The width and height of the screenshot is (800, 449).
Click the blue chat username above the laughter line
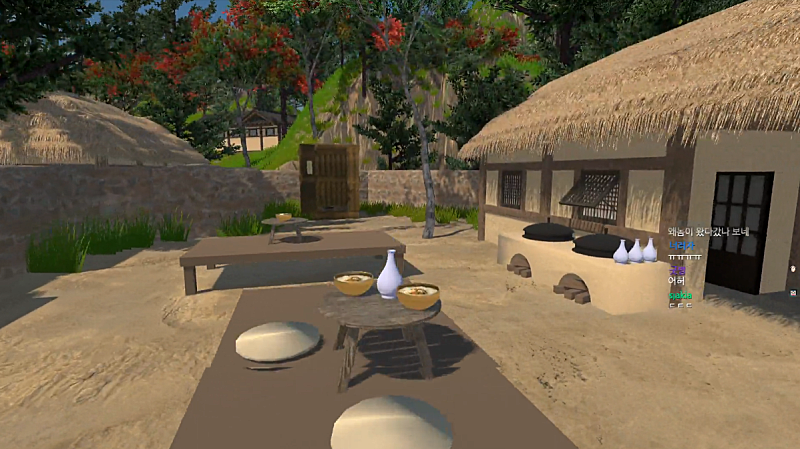click(680, 244)
